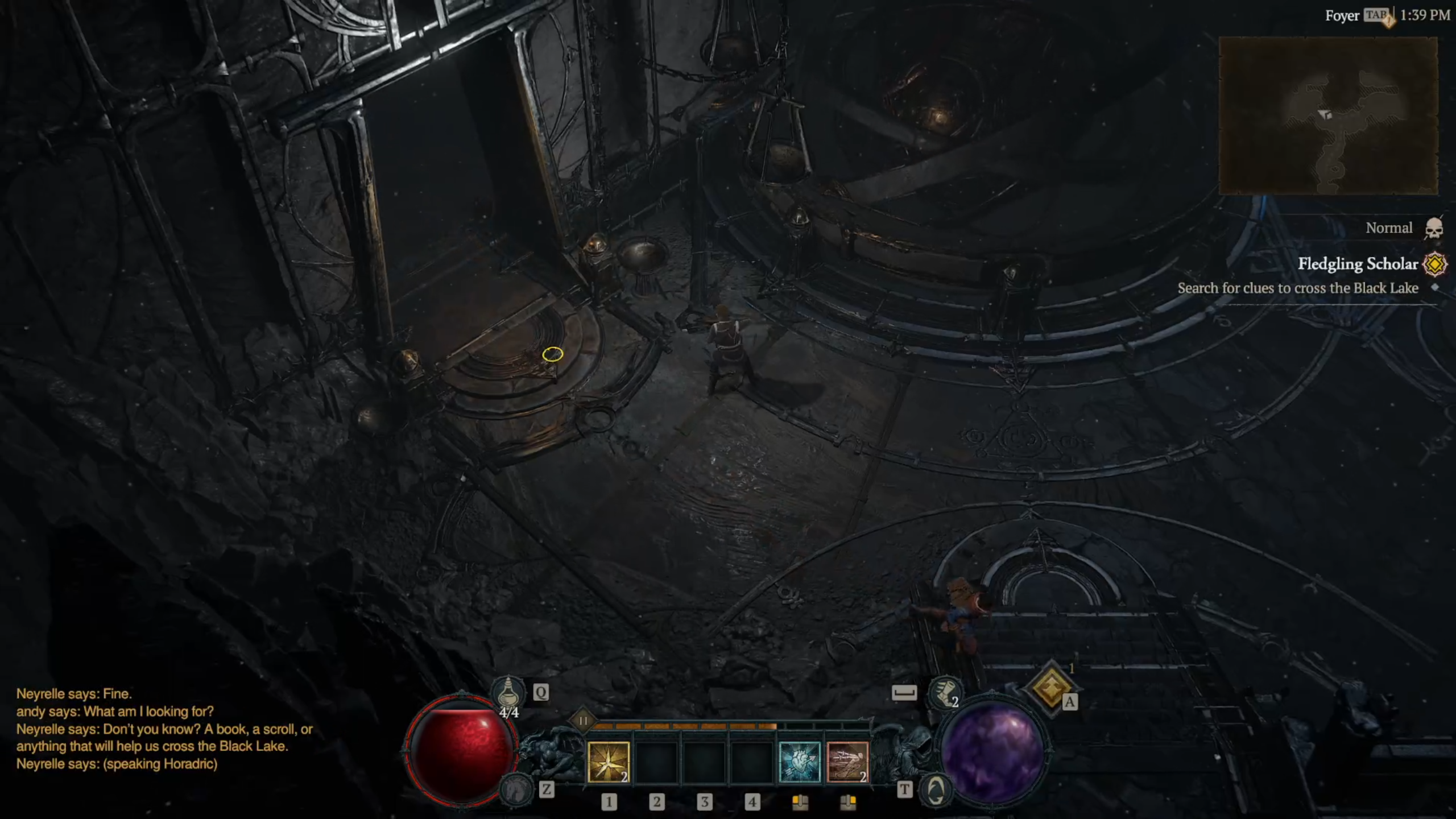The height and width of the screenshot is (819, 1456).
Task: Open the minimap
Action: (1328, 115)
